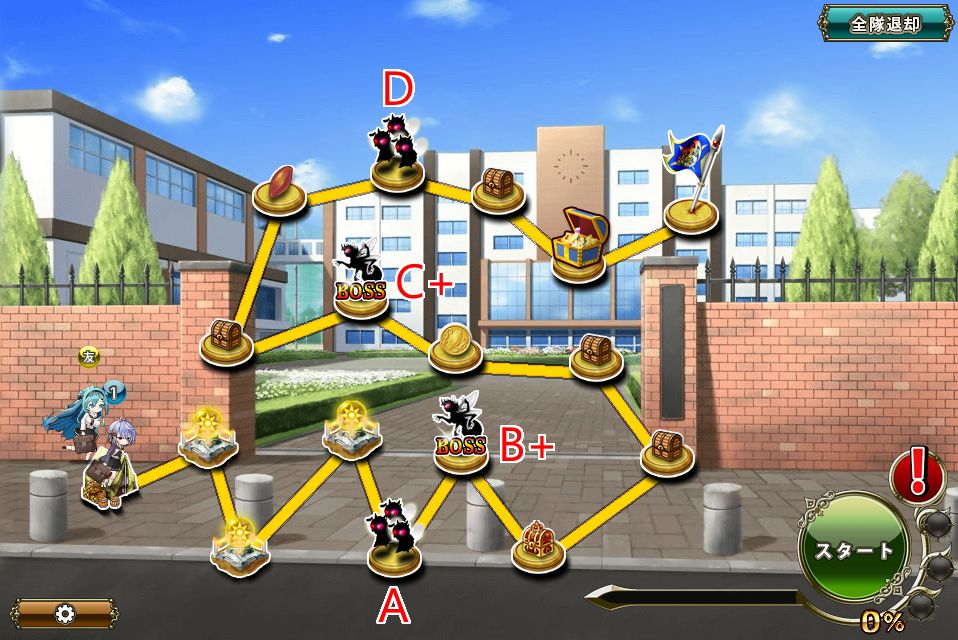Select the gold coin map node
The height and width of the screenshot is (640, 958).
tap(456, 347)
